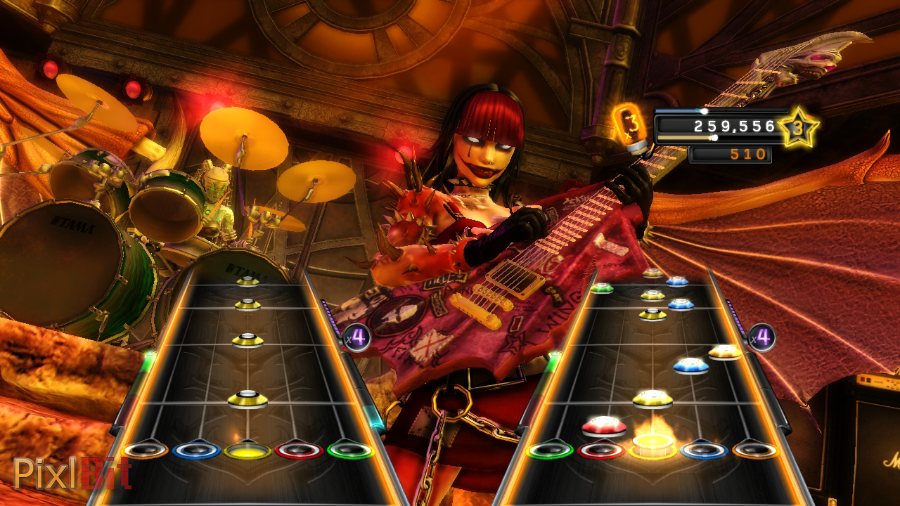This screenshot has height=506, width=900.
Task: Click the gold star rating badge
Action: [798, 127]
